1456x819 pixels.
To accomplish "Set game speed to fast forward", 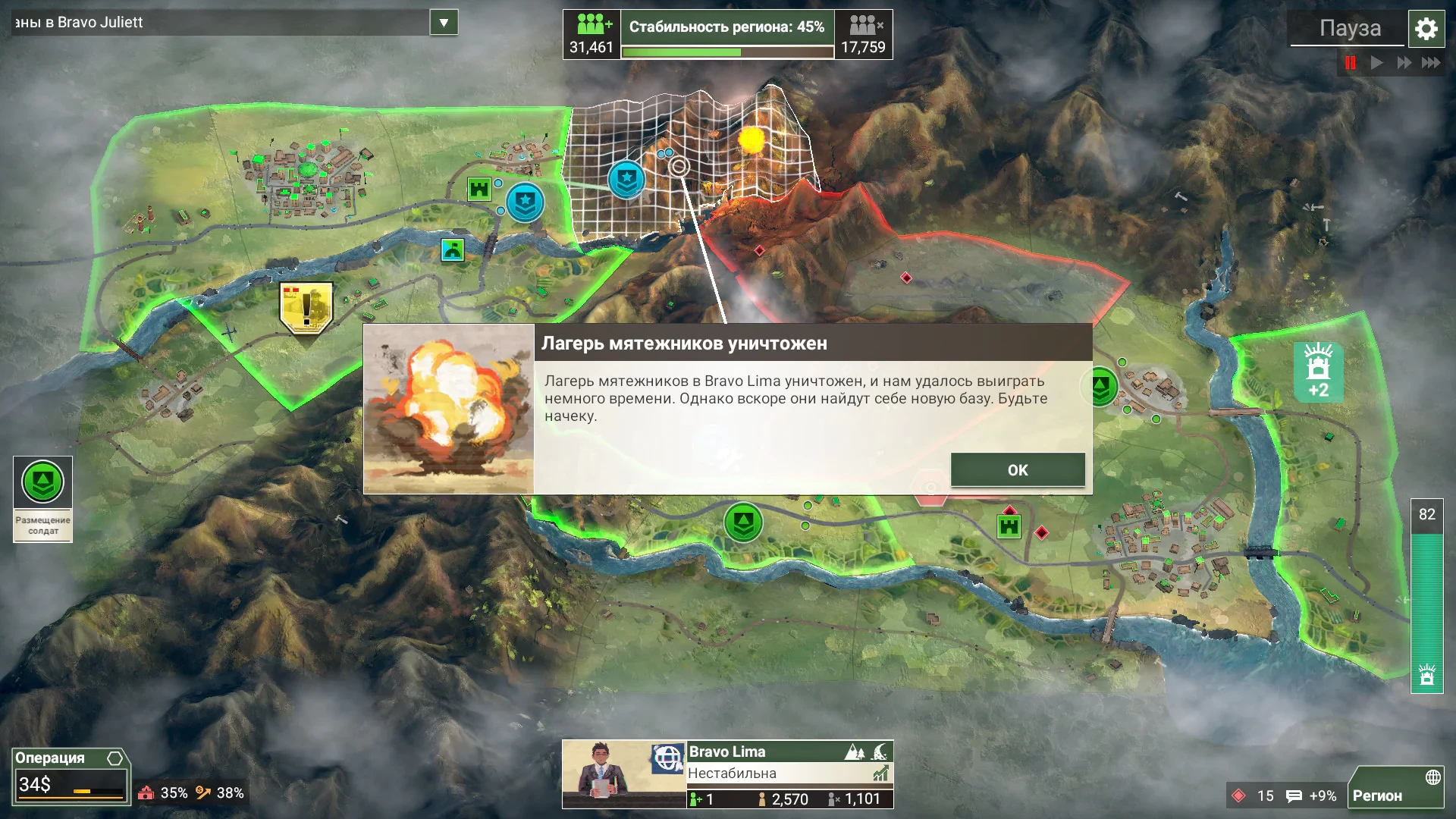I will coord(1404,63).
